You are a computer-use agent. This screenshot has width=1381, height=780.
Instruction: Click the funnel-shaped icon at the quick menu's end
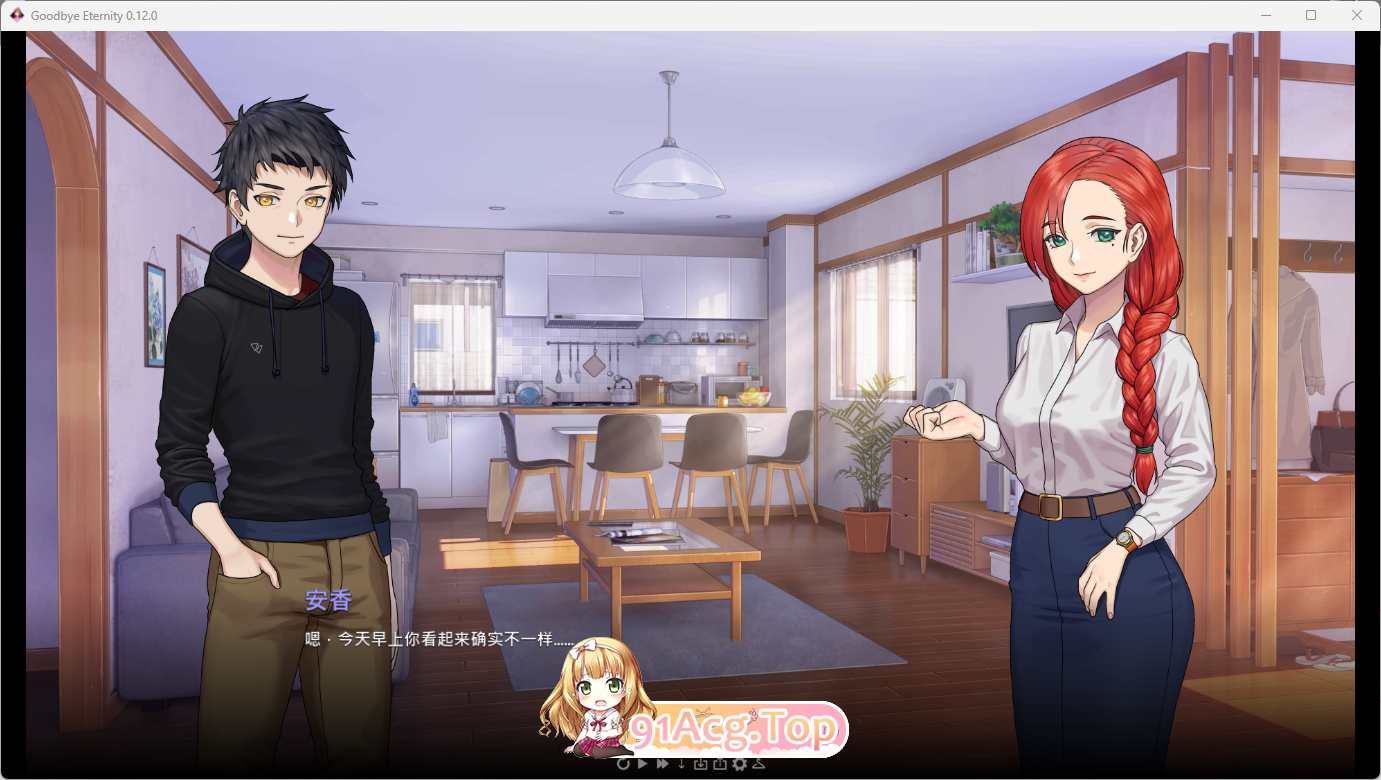pyautogui.click(x=759, y=764)
